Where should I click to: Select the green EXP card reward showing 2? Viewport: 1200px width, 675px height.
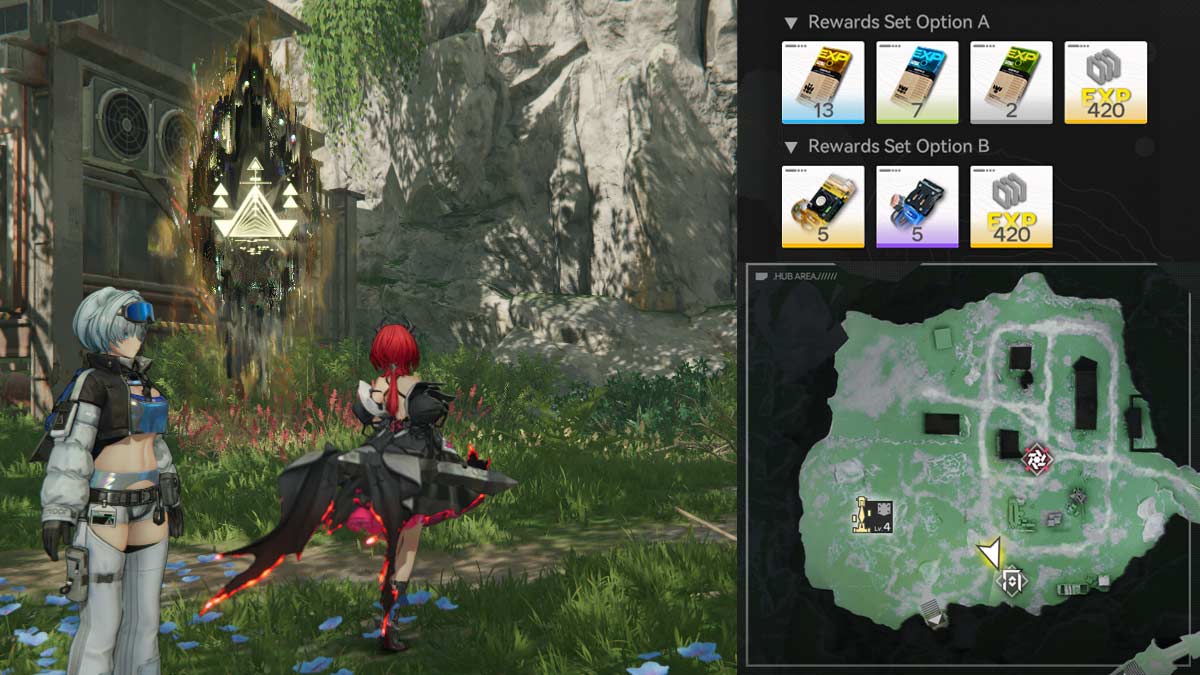click(x=1011, y=82)
